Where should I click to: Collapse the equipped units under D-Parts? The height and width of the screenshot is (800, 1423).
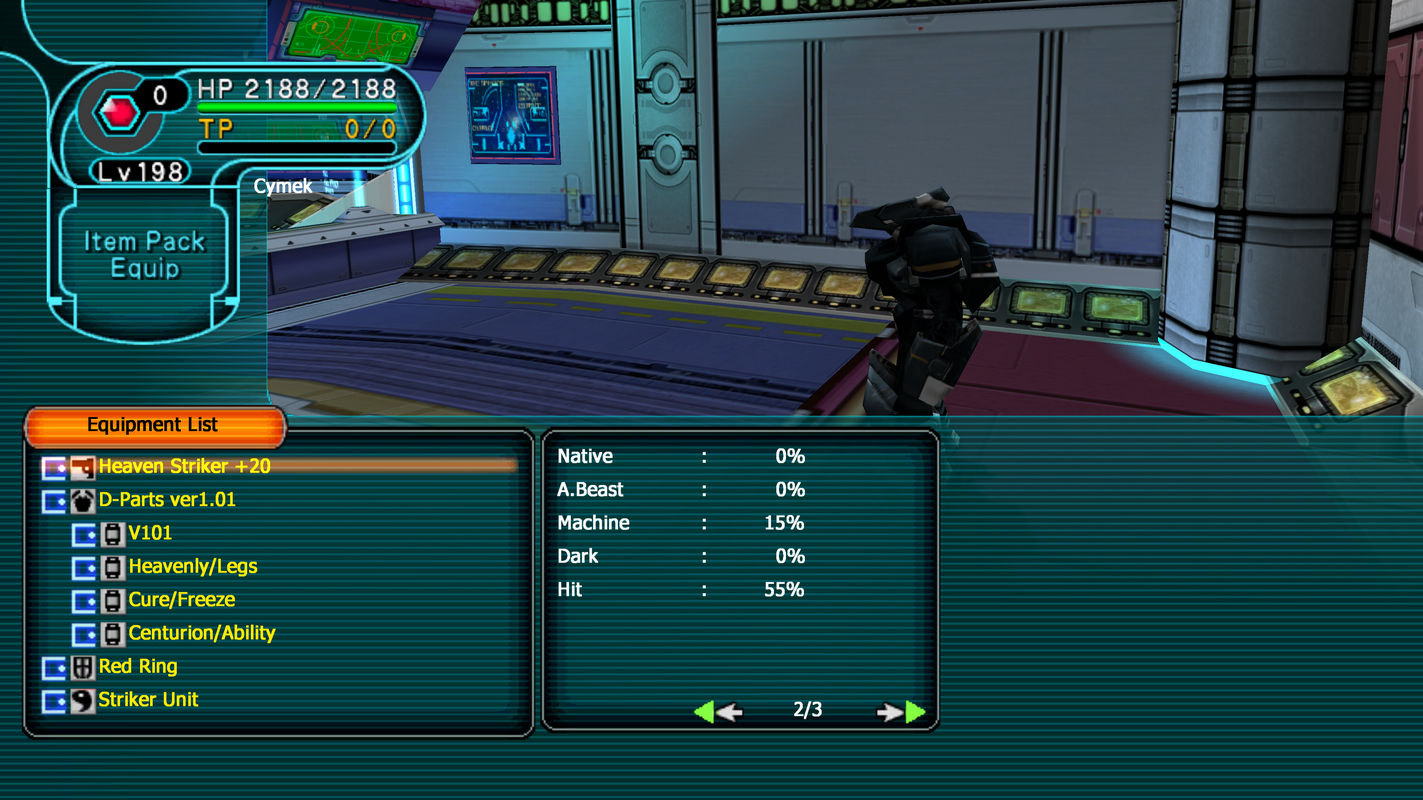point(54,500)
